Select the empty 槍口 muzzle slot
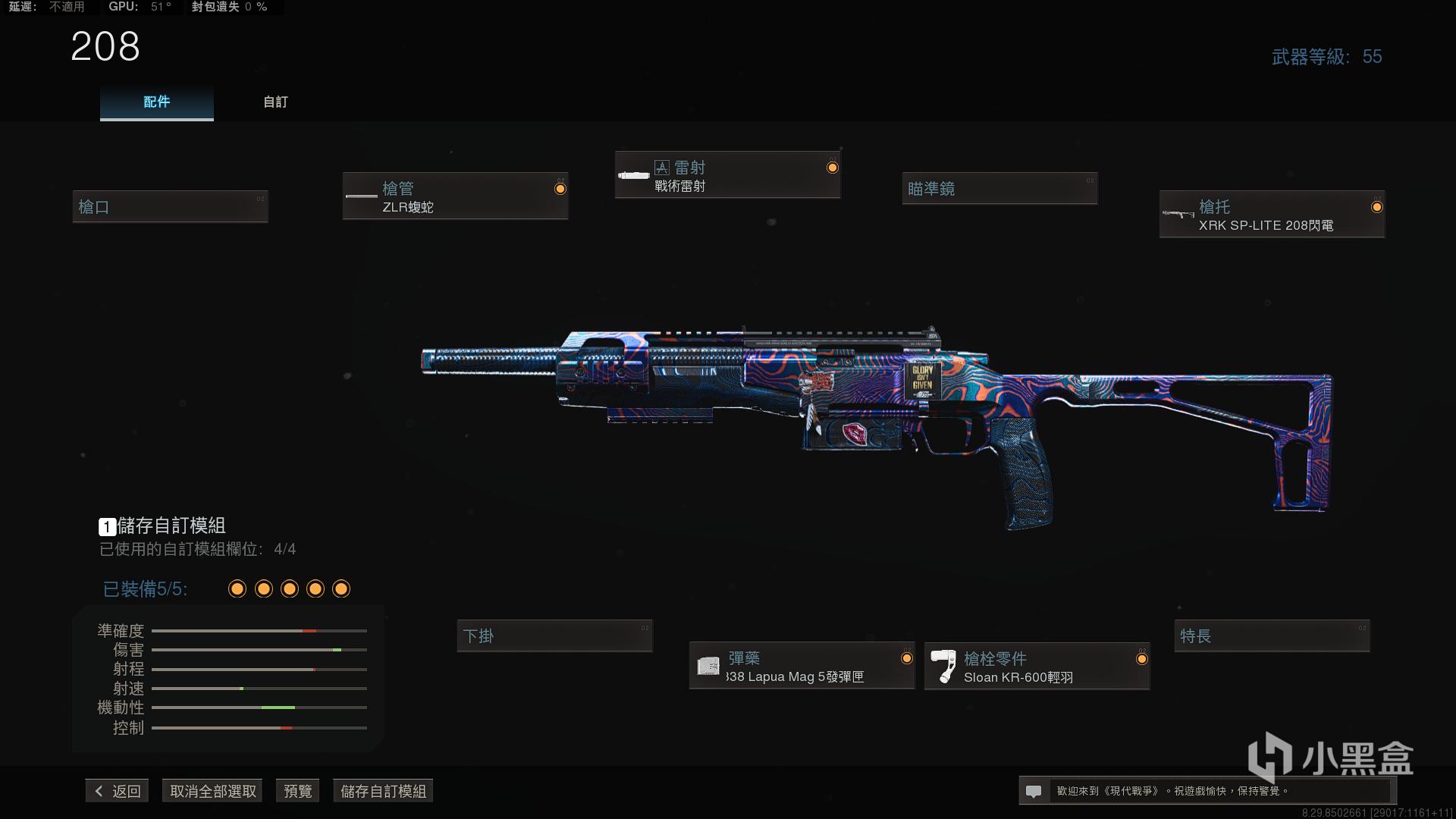Viewport: 1456px width, 819px height. pyautogui.click(x=170, y=206)
